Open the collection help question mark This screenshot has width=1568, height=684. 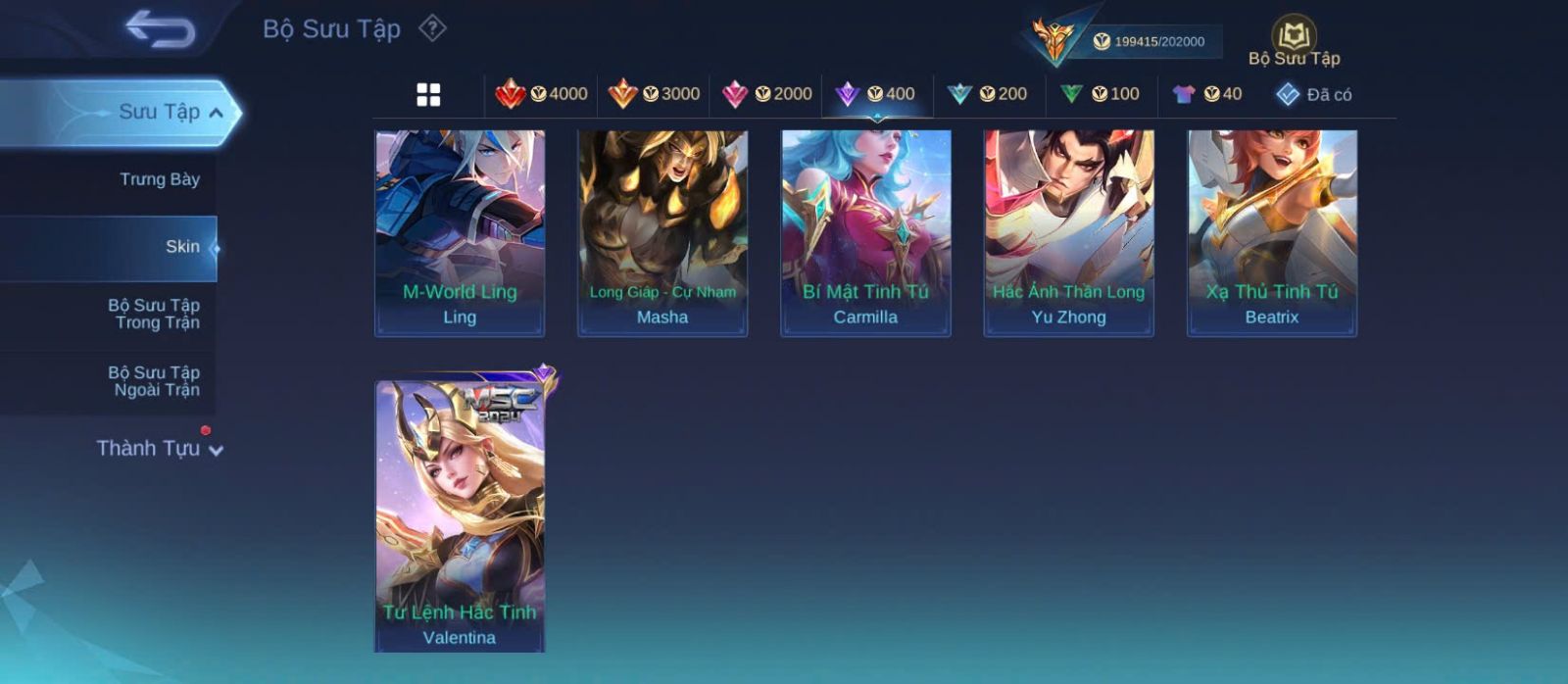click(432, 28)
